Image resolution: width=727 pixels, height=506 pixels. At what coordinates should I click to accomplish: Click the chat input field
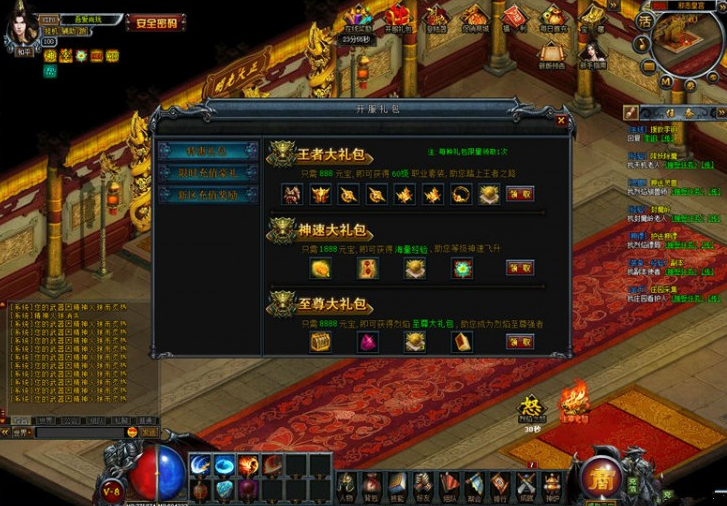click(x=80, y=433)
